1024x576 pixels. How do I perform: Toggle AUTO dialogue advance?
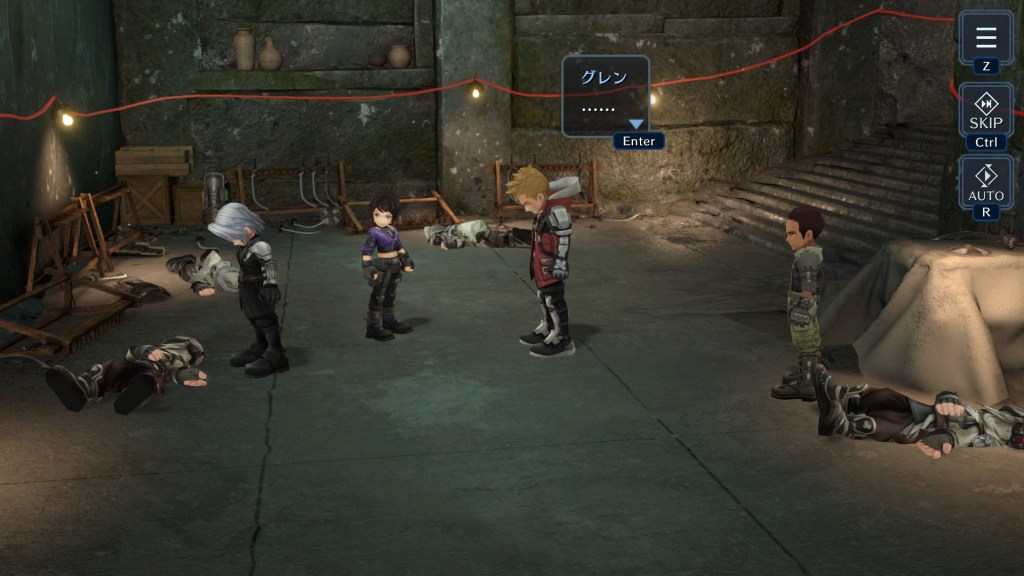(x=986, y=182)
